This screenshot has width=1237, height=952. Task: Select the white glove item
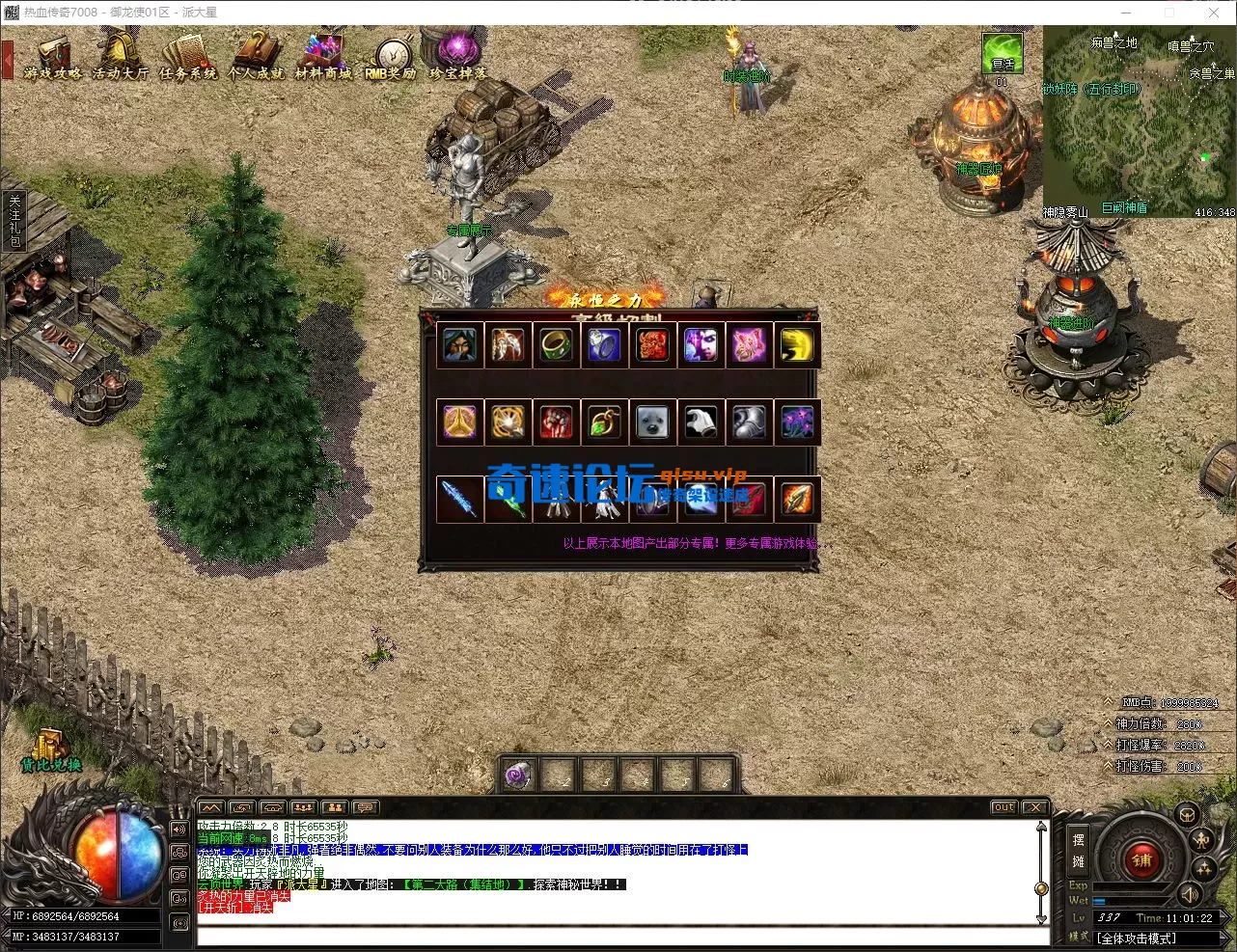701,422
